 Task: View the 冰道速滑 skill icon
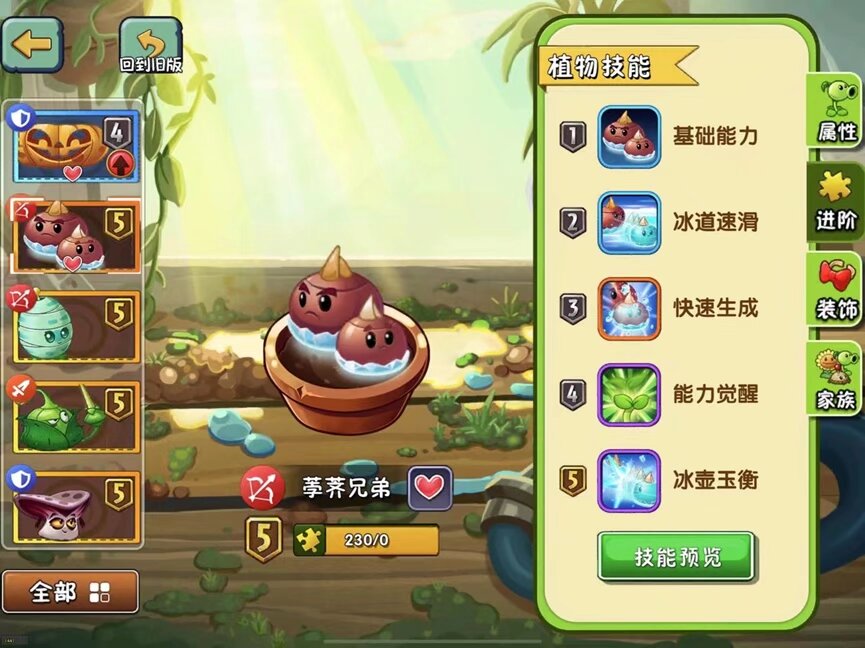pos(629,223)
